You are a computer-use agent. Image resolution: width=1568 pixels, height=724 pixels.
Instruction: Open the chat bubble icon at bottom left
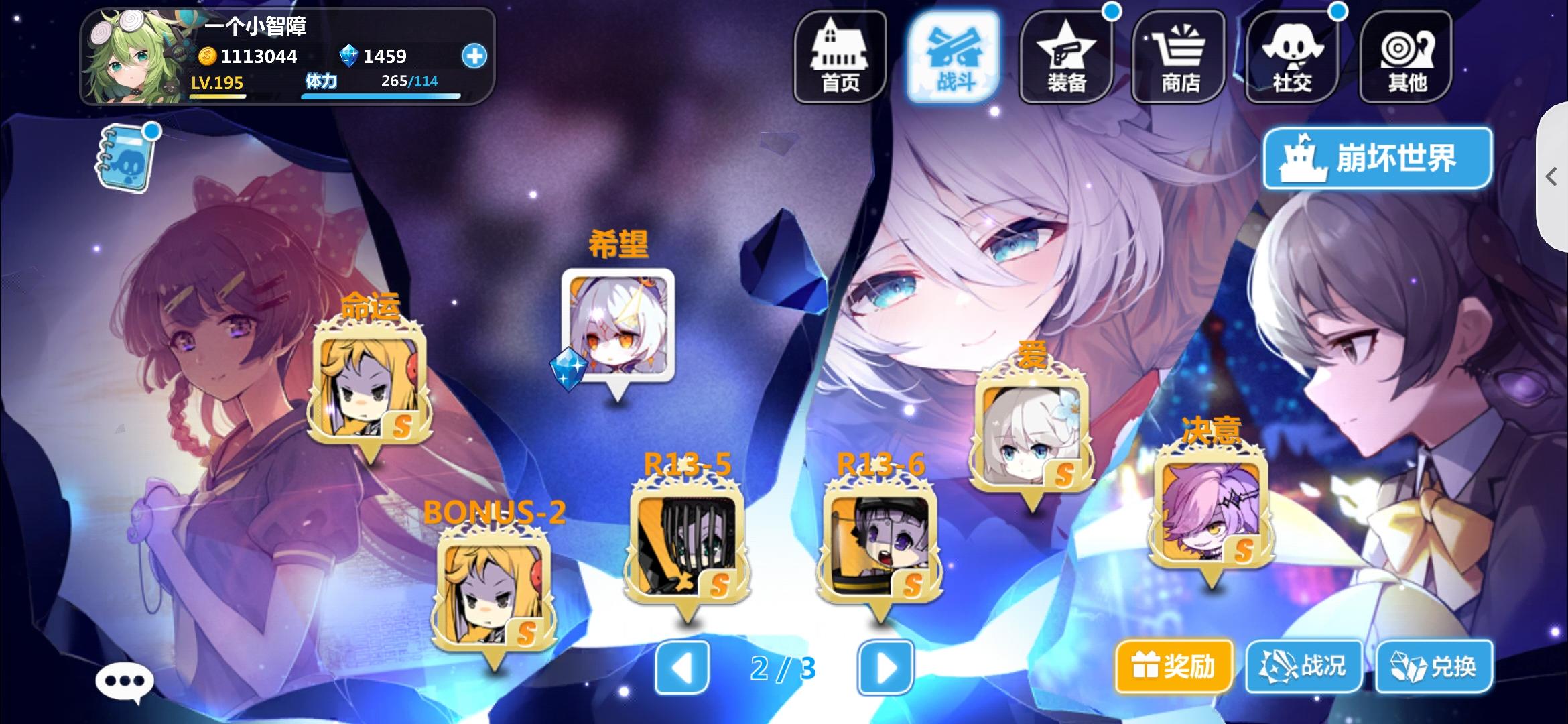pos(124,679)
